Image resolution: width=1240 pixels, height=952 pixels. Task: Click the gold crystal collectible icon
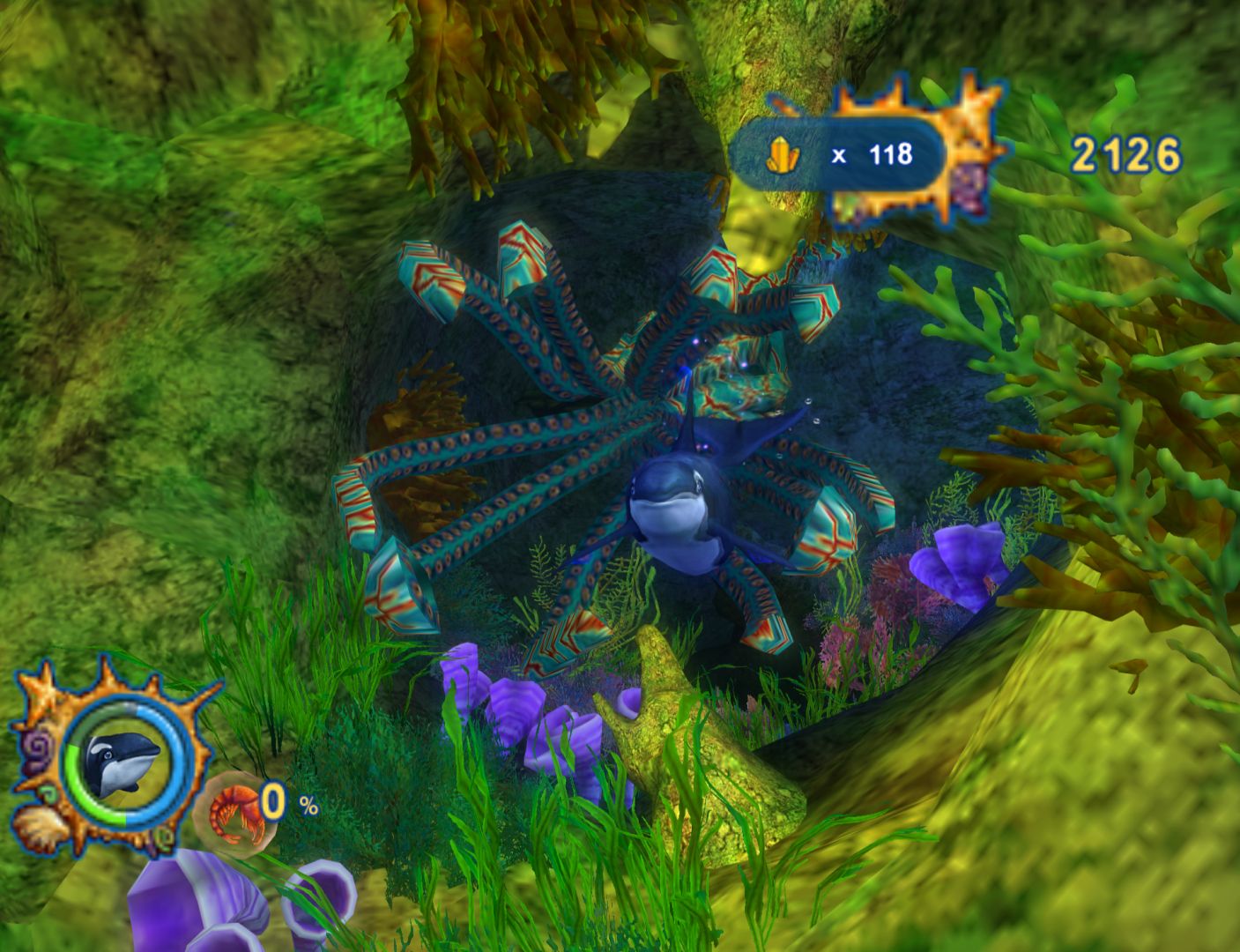783,155
